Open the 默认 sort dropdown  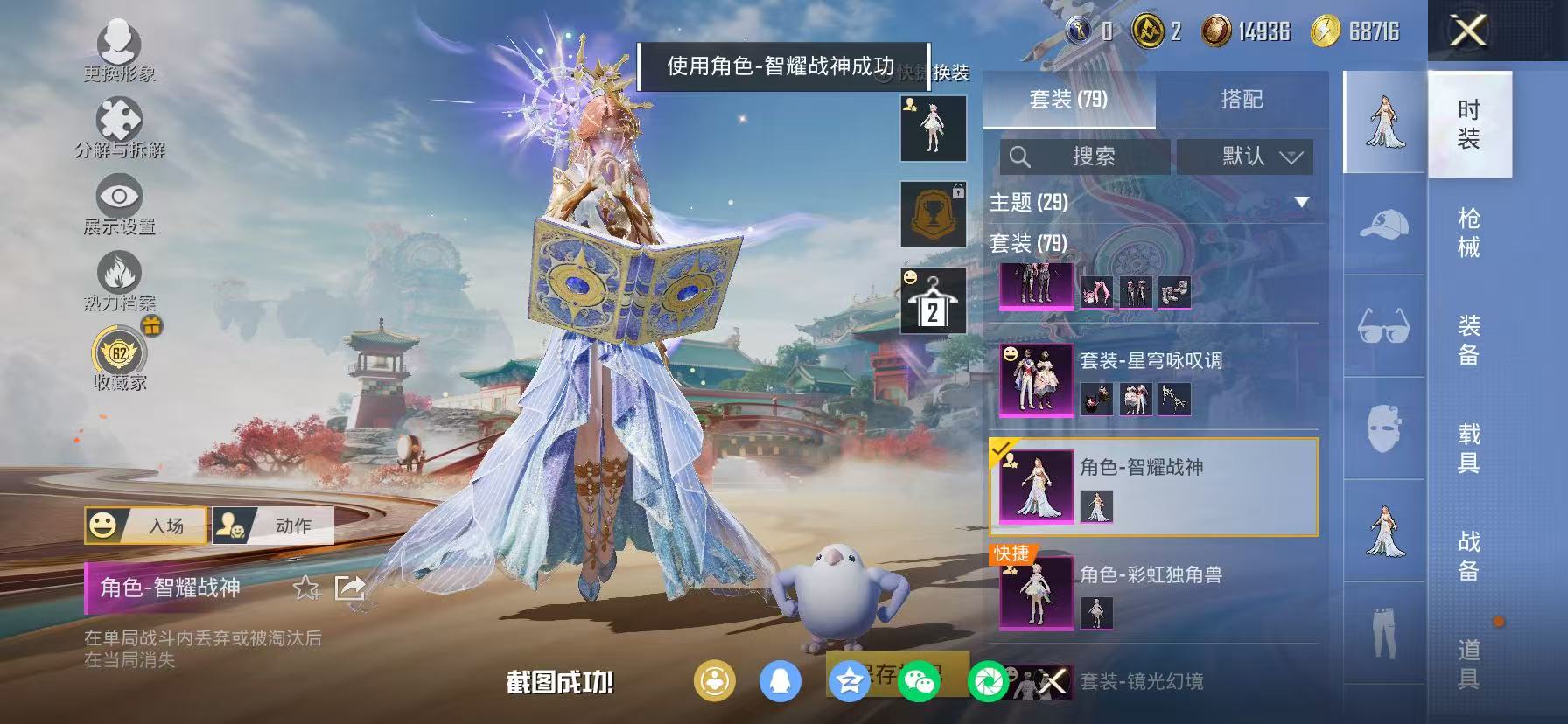pos(1243,157)
